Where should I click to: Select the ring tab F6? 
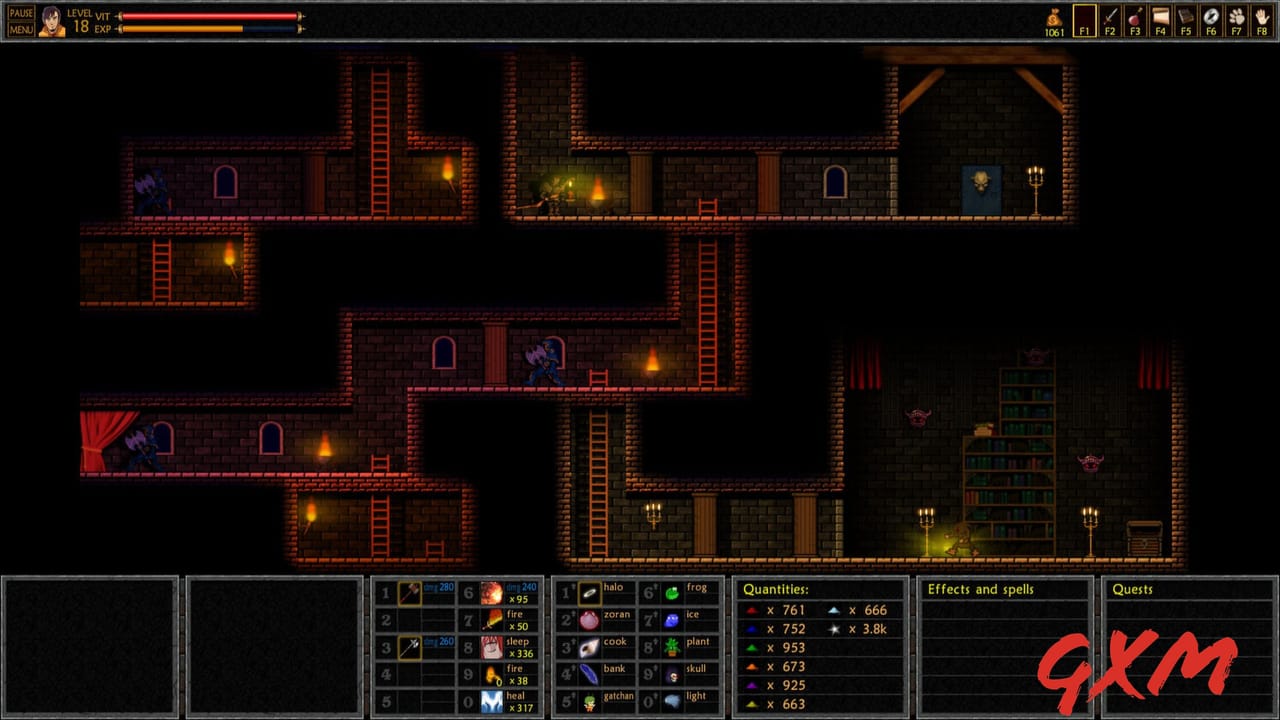pos(1210,20)
